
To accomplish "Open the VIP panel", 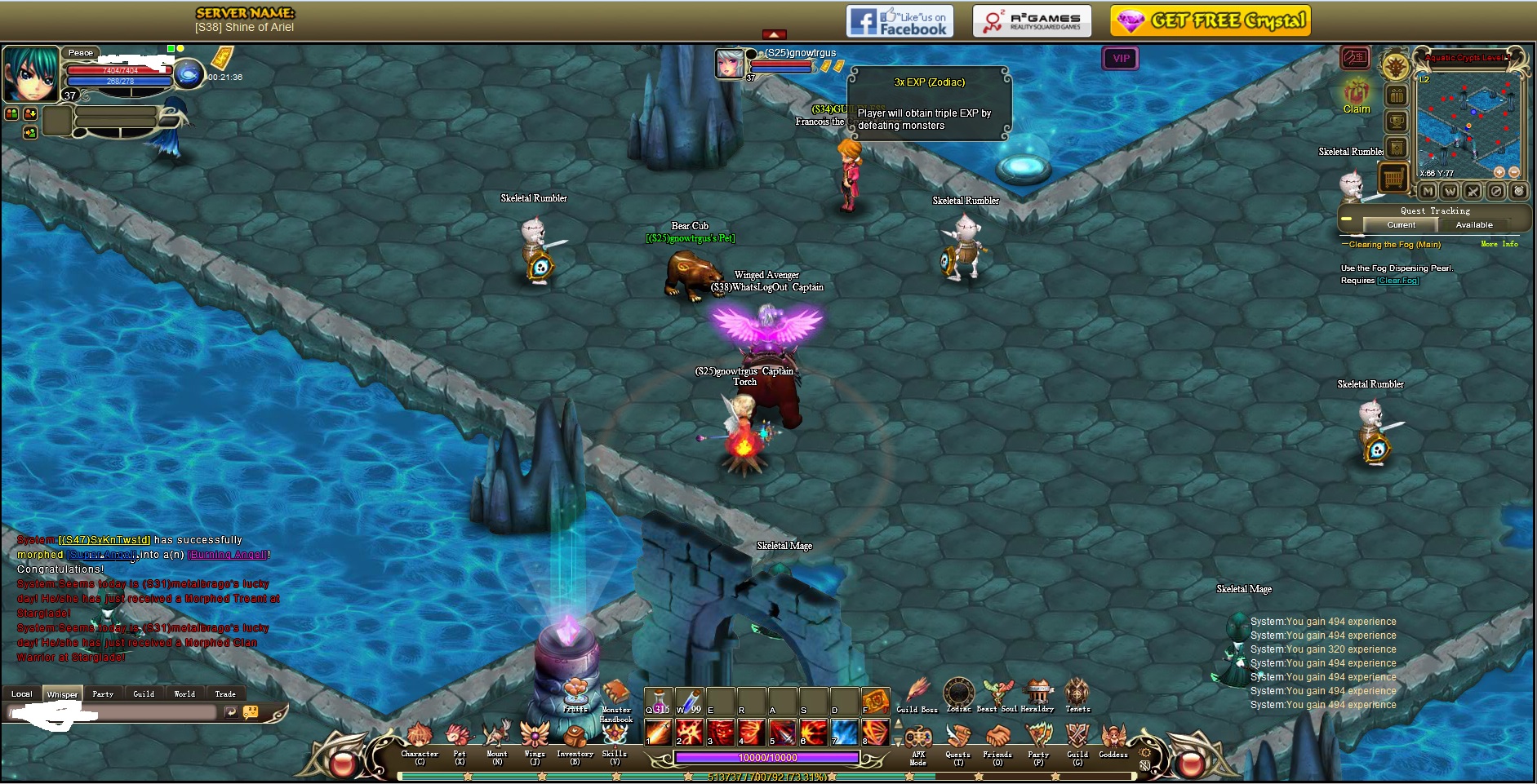I will (1121, 58).
